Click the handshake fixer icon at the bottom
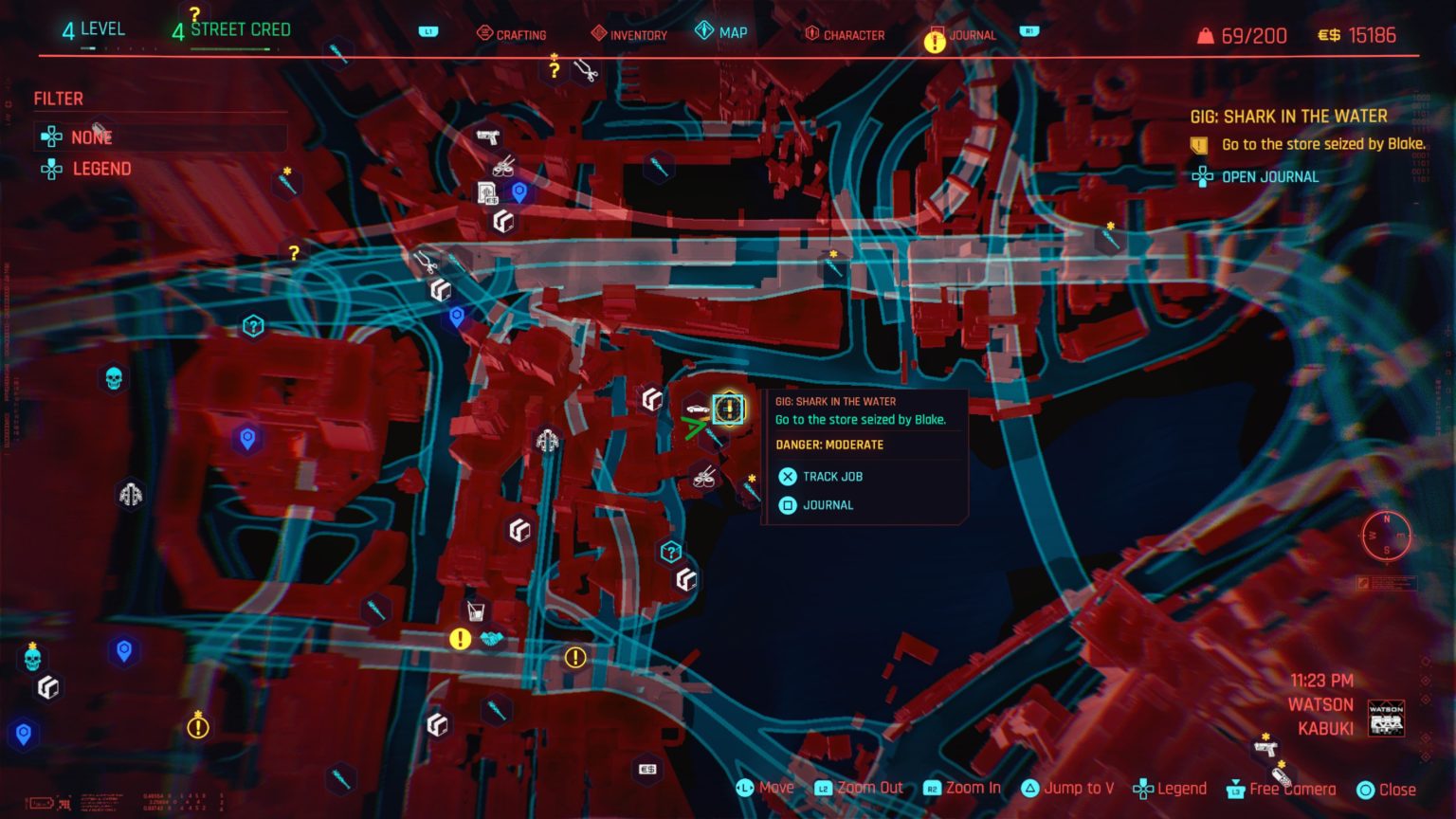The height and width of the screenshot is (819, 1456). tap(492, 638)
